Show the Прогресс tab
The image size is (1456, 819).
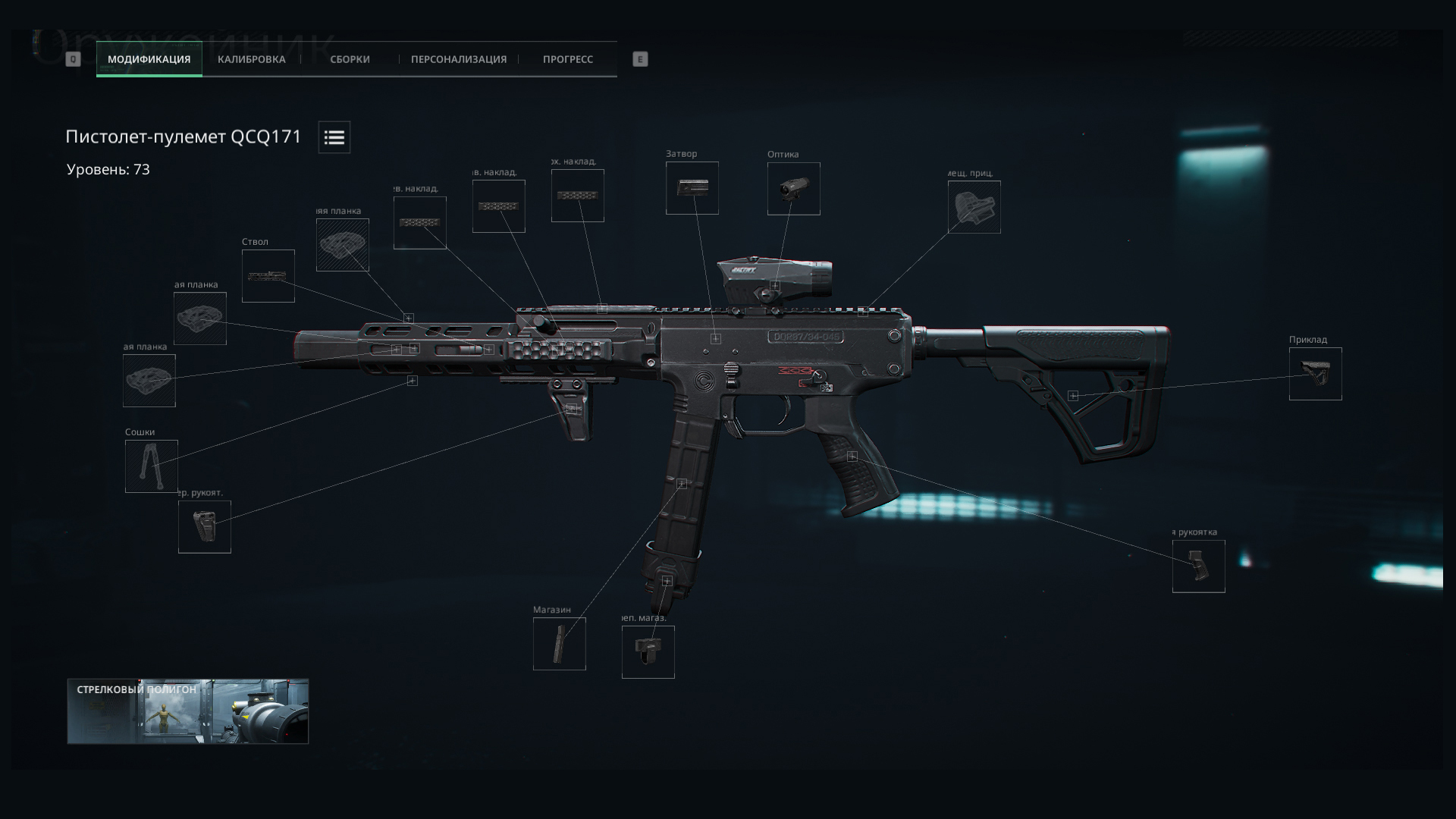coord(567,59)
